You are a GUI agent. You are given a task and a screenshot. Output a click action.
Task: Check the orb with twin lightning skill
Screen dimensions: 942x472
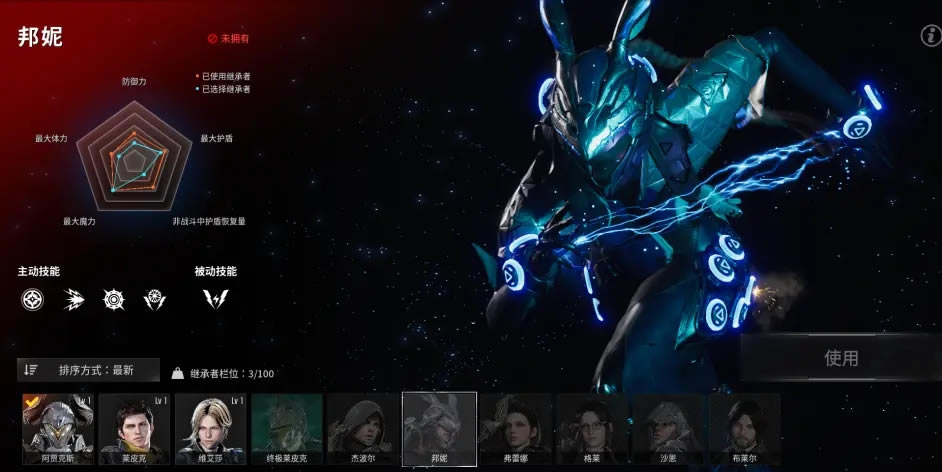click(155, 299)
